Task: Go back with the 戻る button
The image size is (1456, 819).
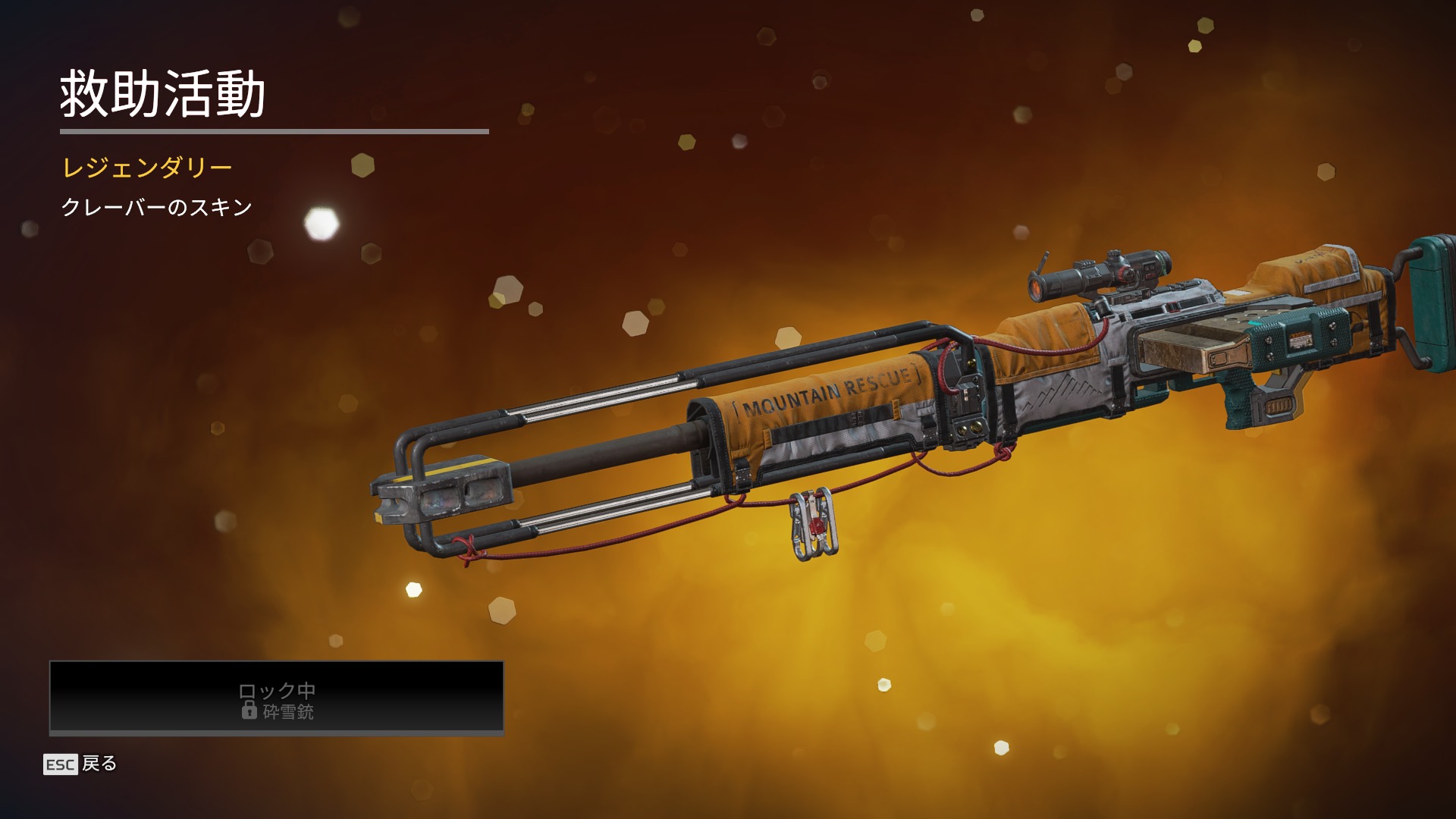Action: click(81, 764)
